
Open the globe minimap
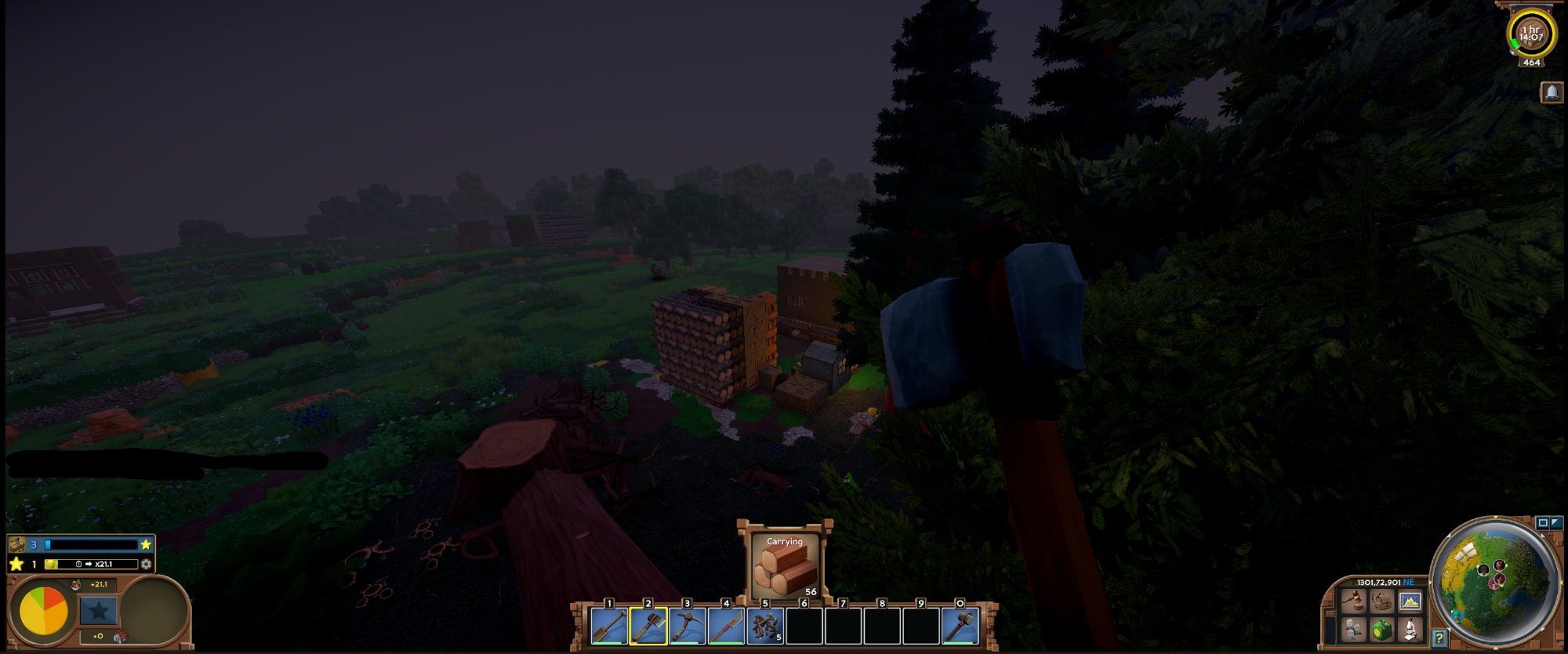(x=1494, y=581)
